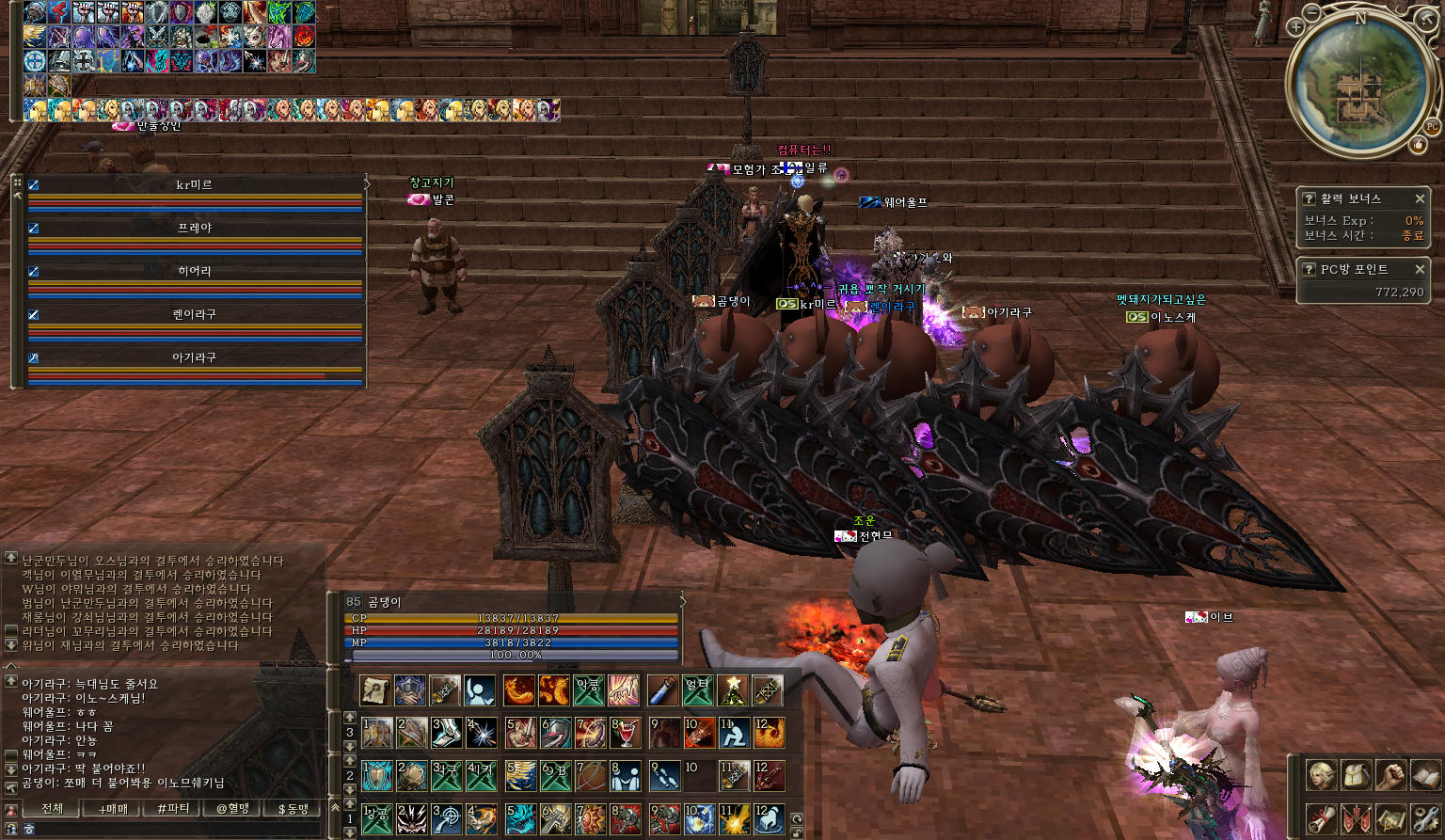Screen dimensions: 1445x840
Task: Zoom in the minimap with plus button
Action: click(1296, 27)
